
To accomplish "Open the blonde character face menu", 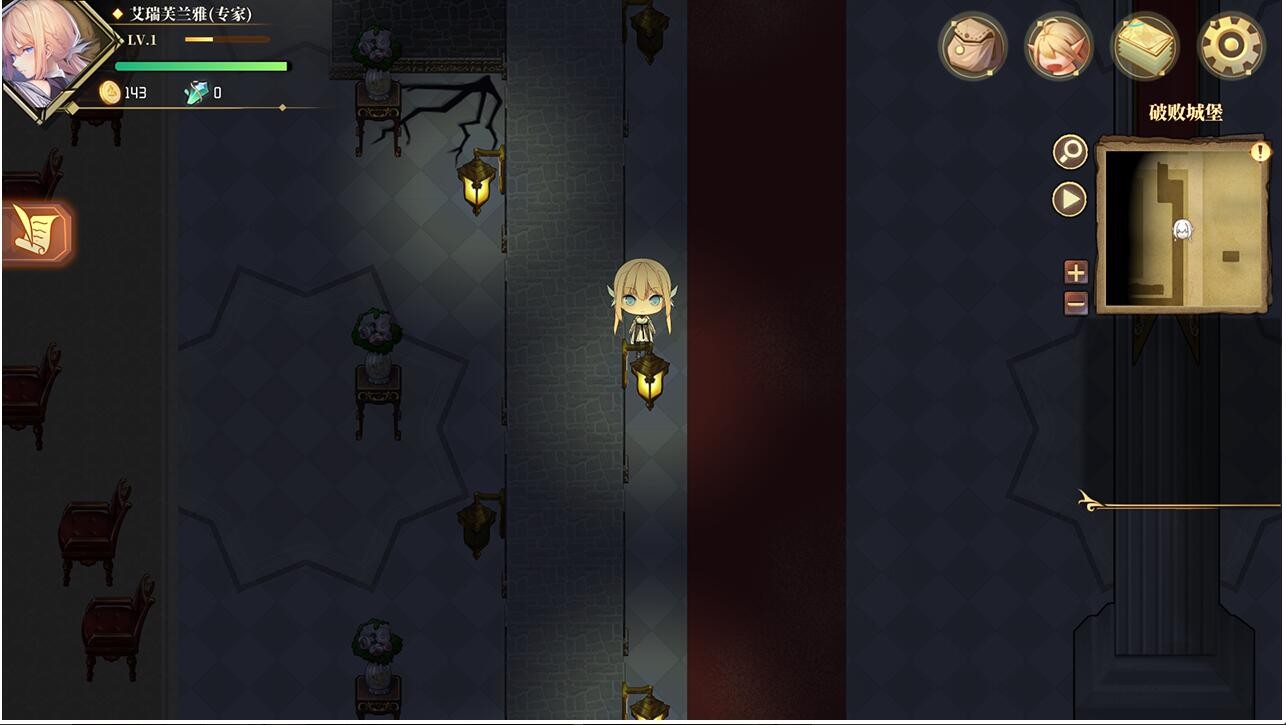I will 1059,45.
